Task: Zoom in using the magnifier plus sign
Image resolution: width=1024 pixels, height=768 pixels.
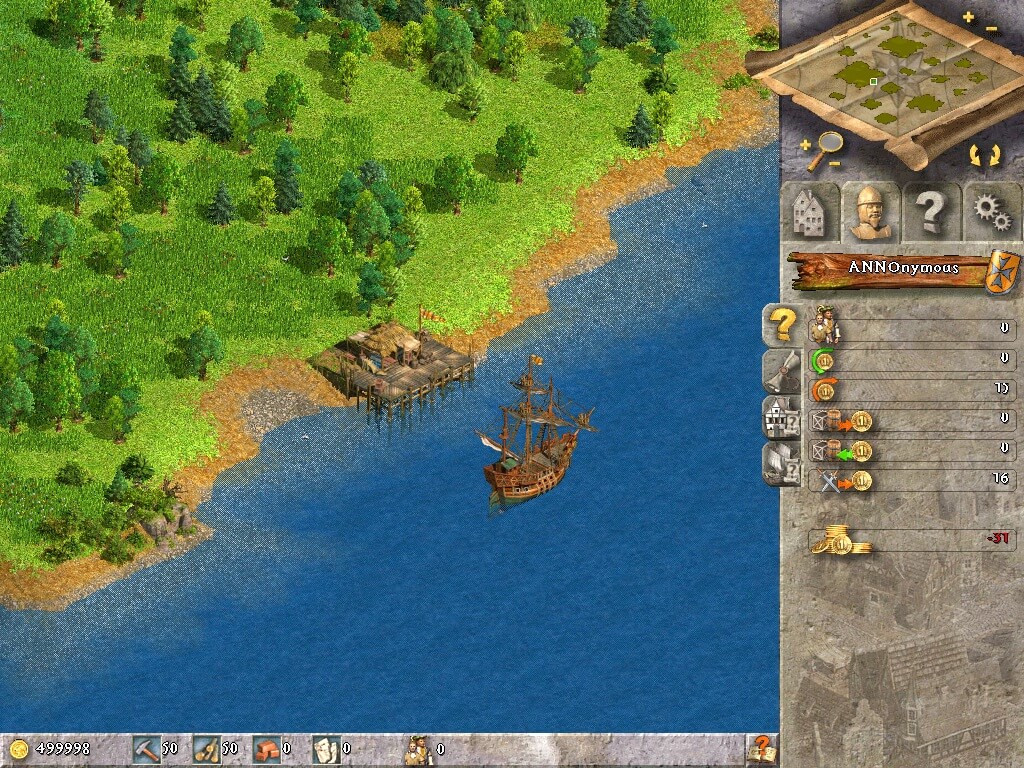Action: pyautogui.click(x=806, y=146)
